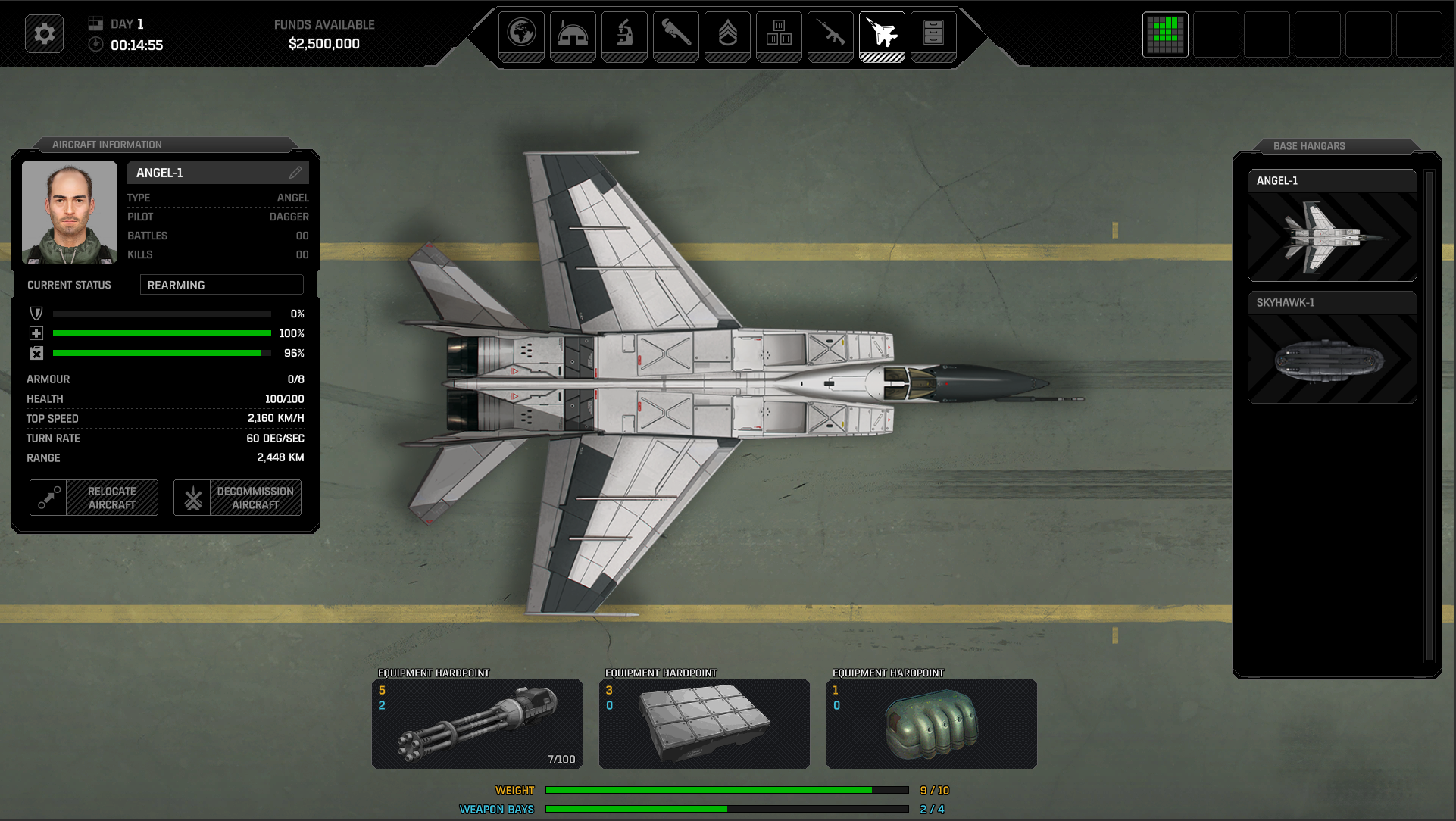Select the ANGEL-1 hangar entry
The image size is (1456, 821).
(1332, 225)
